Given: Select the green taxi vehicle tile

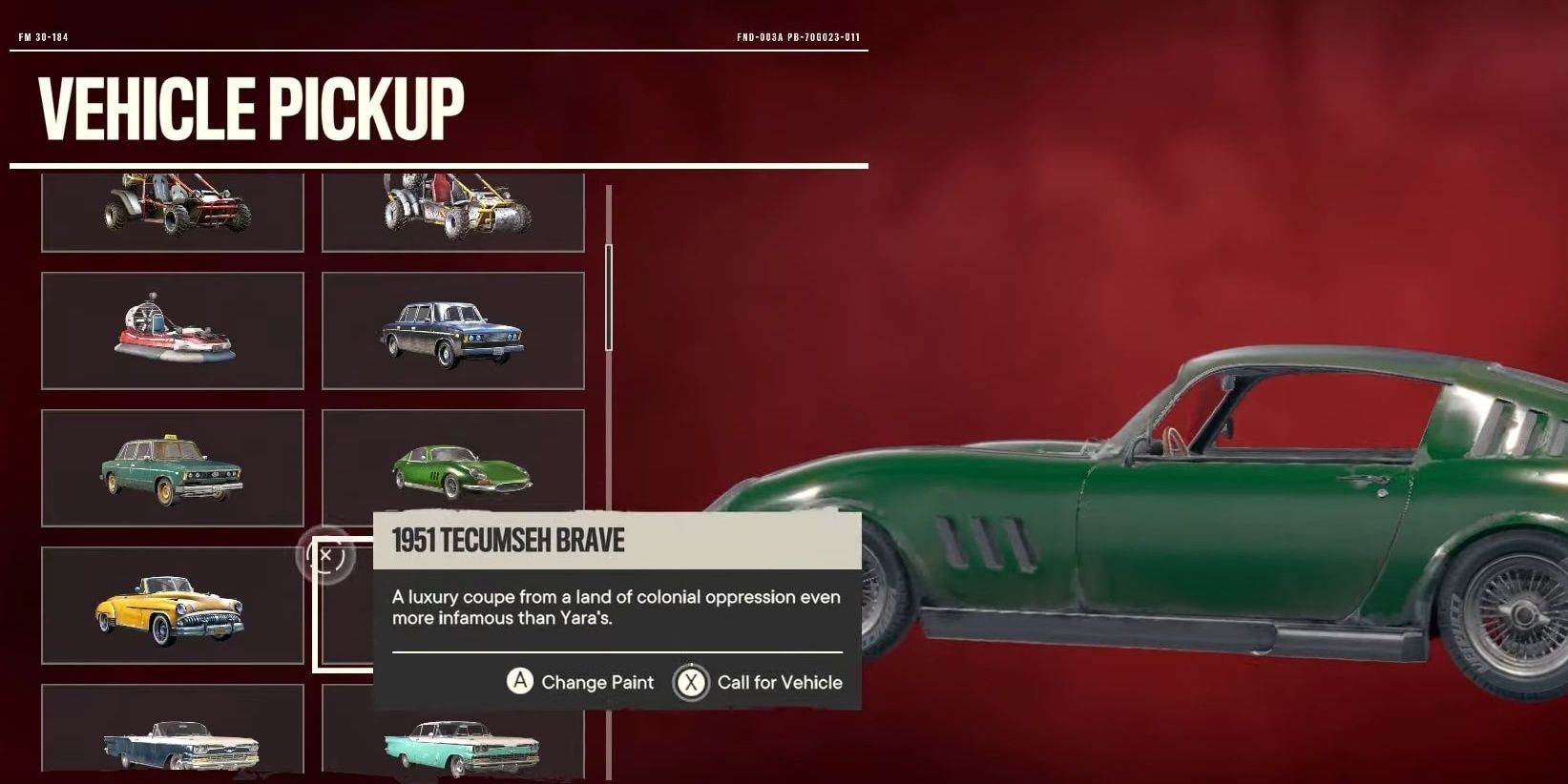Looking at the screenshot, I should [173, 467].
